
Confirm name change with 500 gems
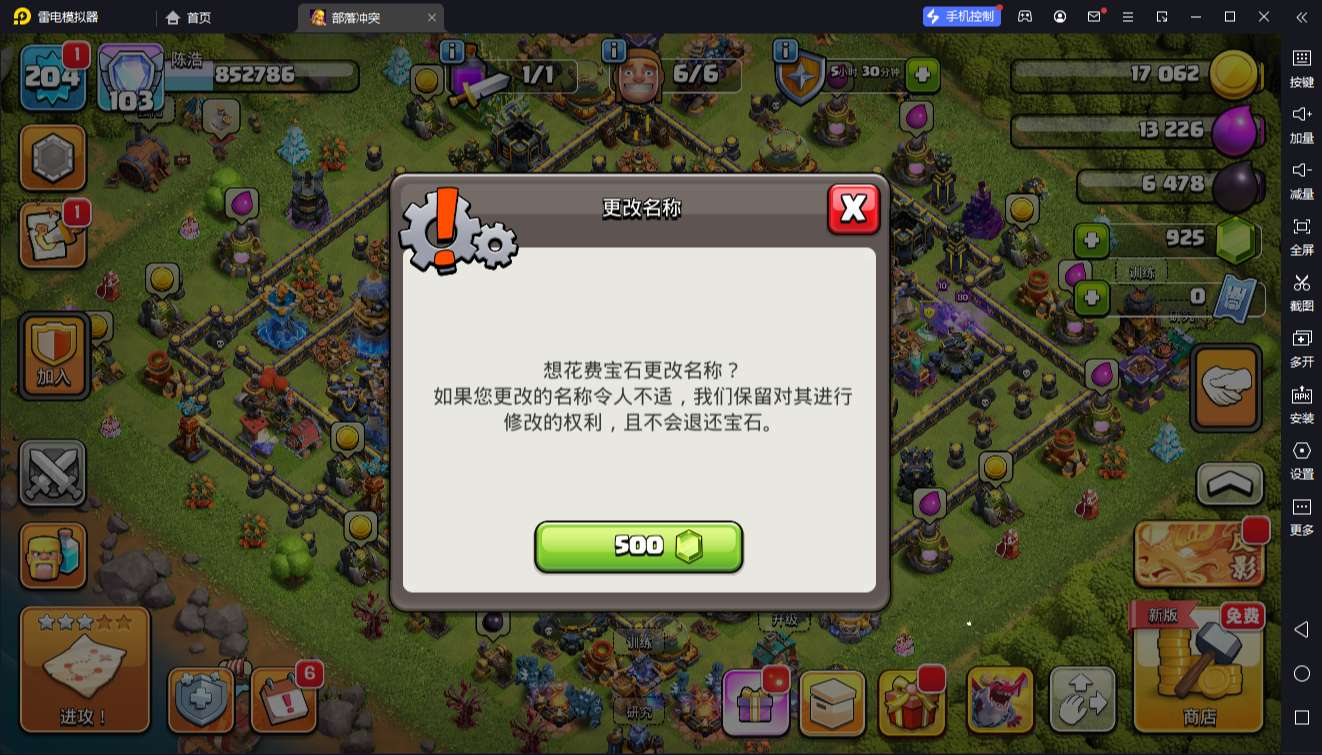click(639, 546)
